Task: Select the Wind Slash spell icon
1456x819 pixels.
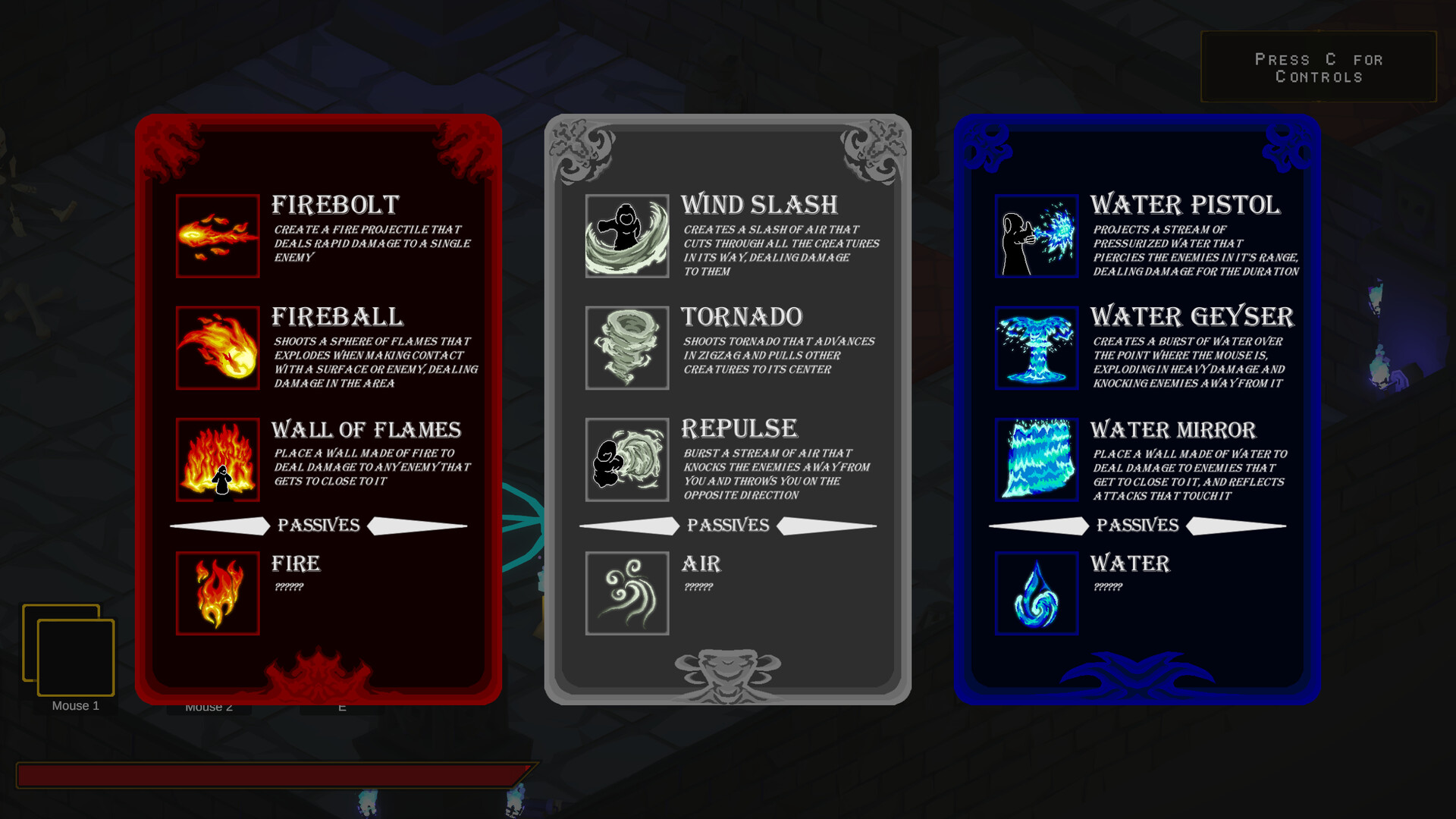Action: [x=627, y=236]
